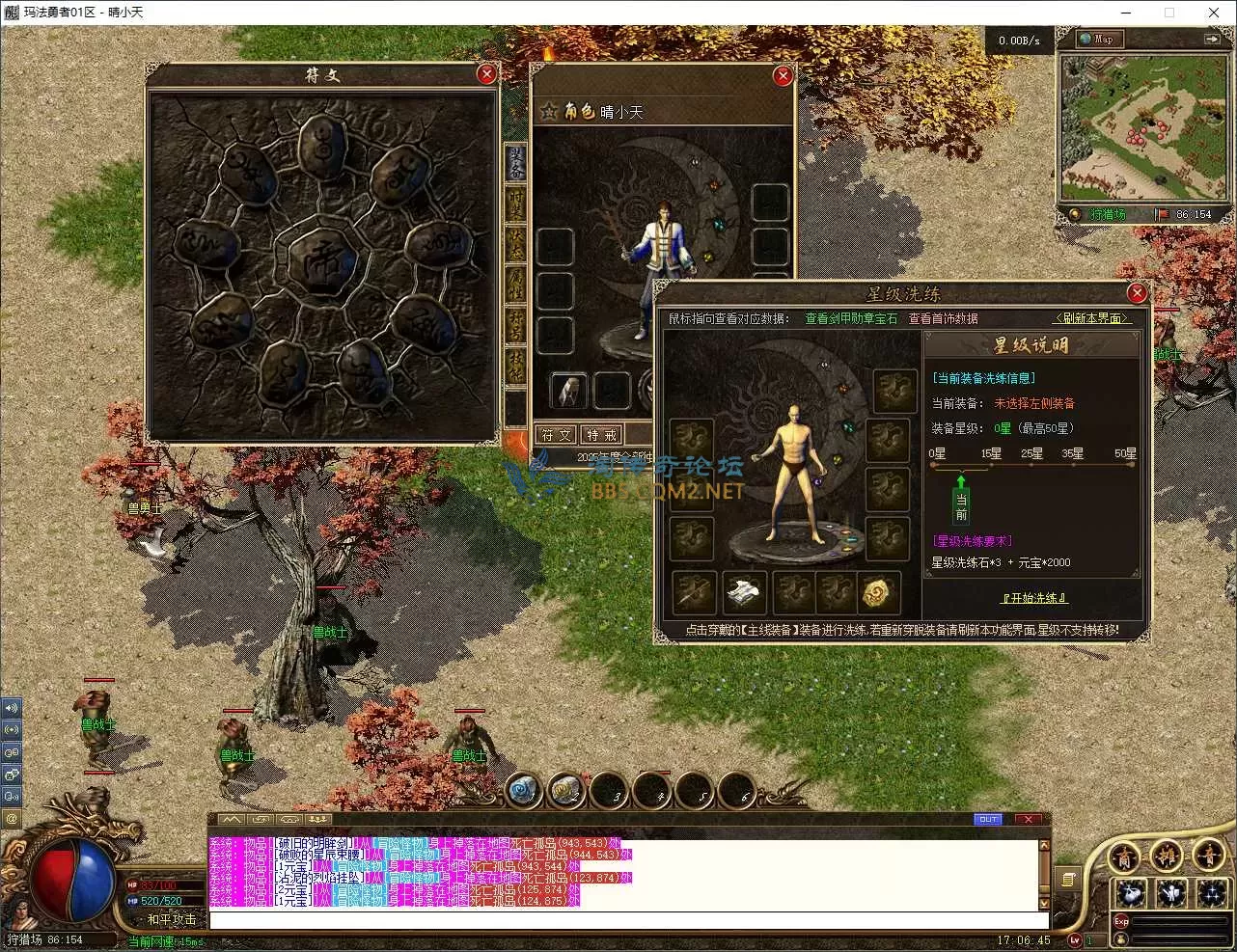1237x952 pixels.
Task: Open the 符文 button in character window
Action: [x=557, y=435]
